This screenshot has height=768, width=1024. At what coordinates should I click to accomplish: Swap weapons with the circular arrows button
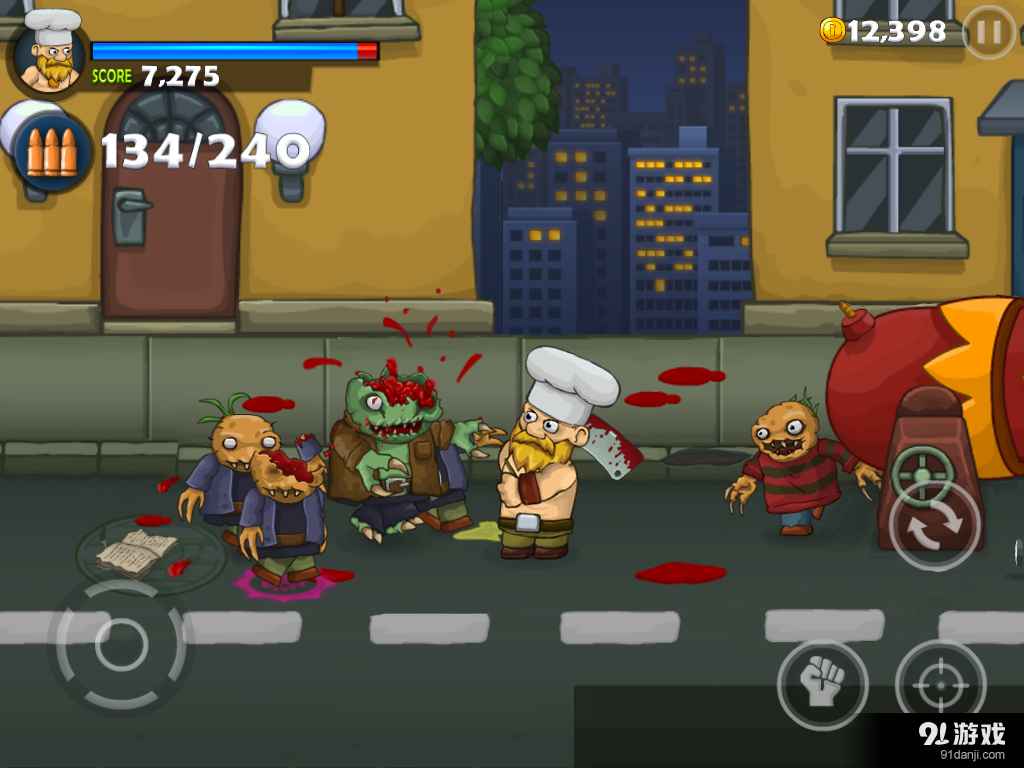click(x=935, y=526)
